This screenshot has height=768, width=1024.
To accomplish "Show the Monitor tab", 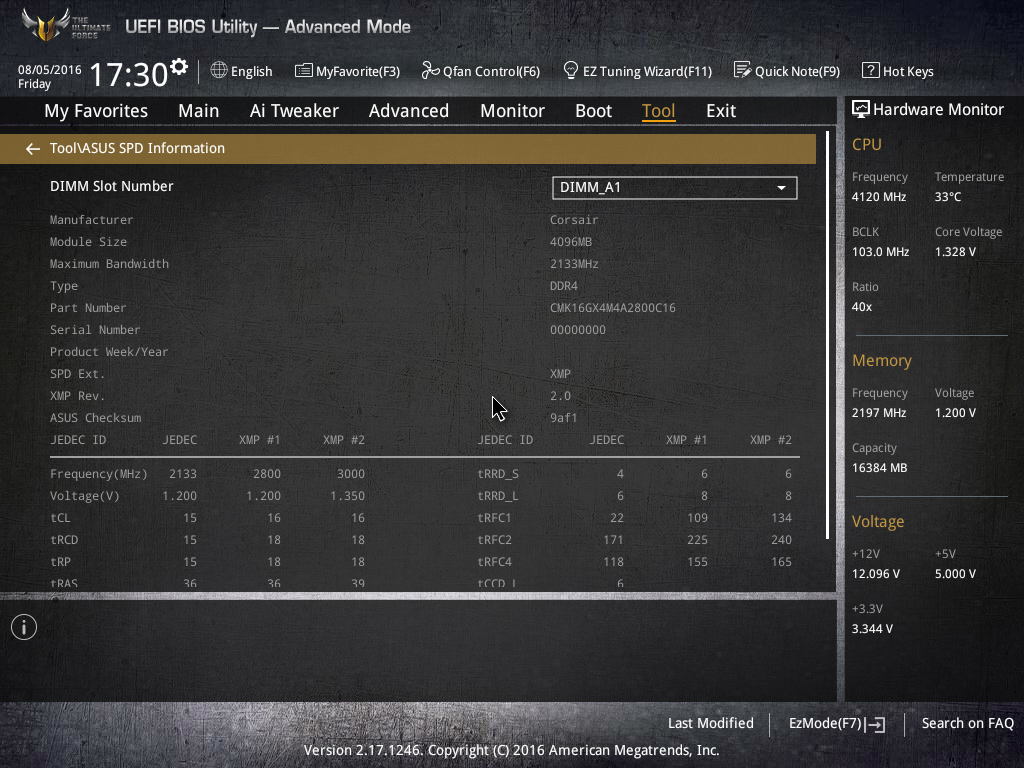I will pyautogui.click(x=512, y=111).
